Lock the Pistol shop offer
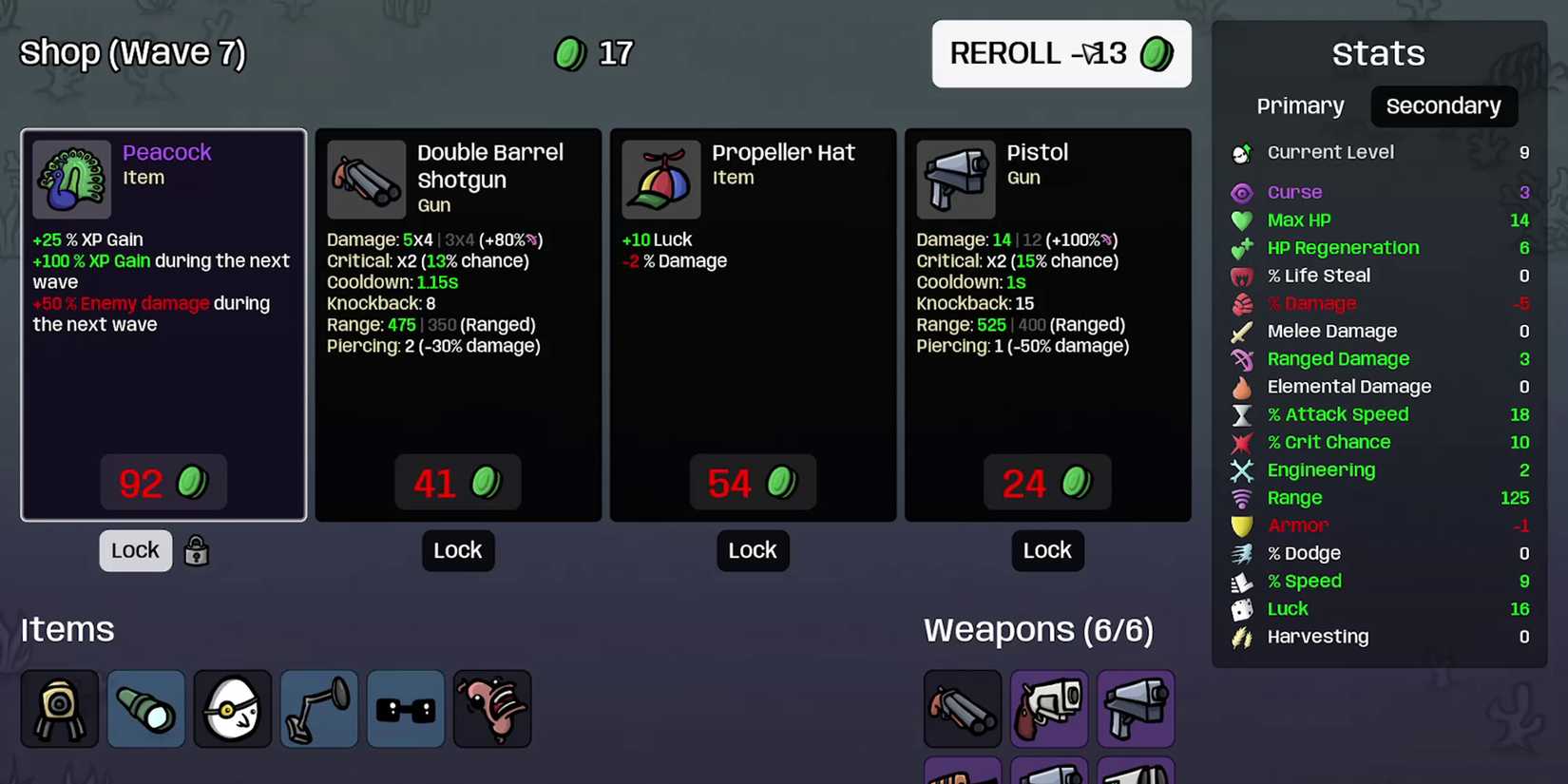Screen dimensions: 1568x784 pos(1047,550)
